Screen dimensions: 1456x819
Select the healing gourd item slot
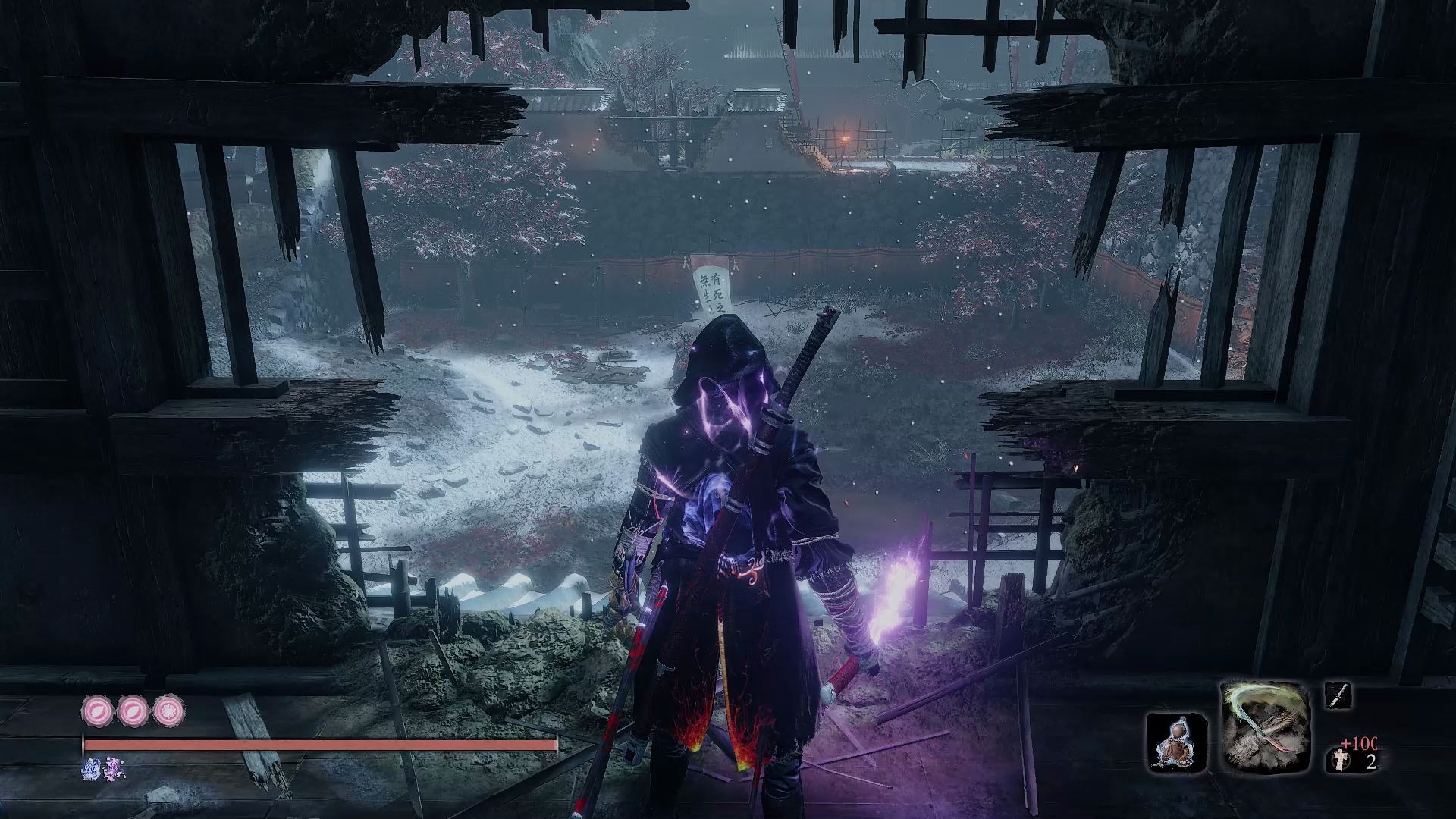coord(1176,742)
